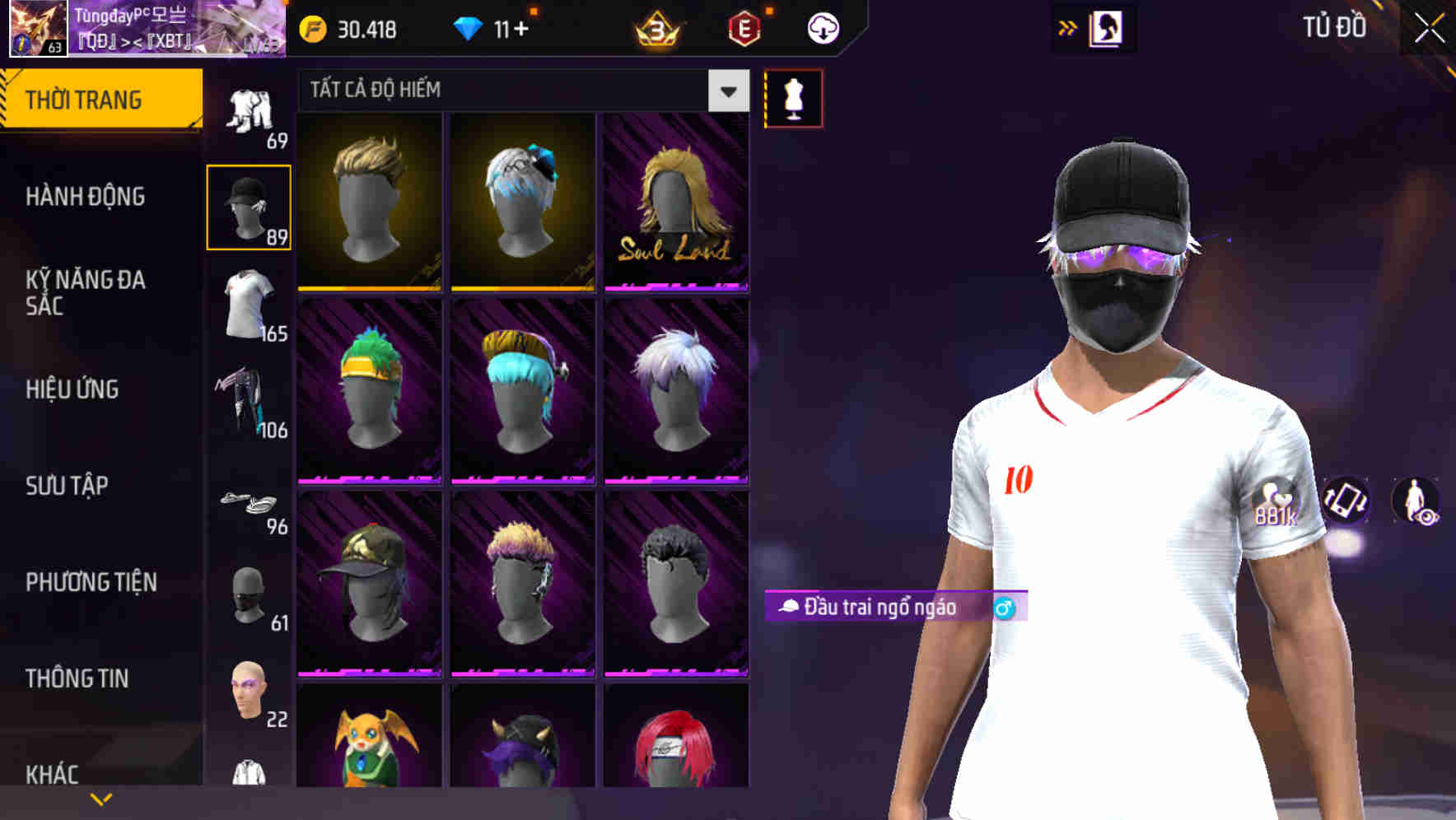Select the cap headwear category showing 89 items
The height and width of the screenshot is (820, 1456).
[x=249, y=206]
